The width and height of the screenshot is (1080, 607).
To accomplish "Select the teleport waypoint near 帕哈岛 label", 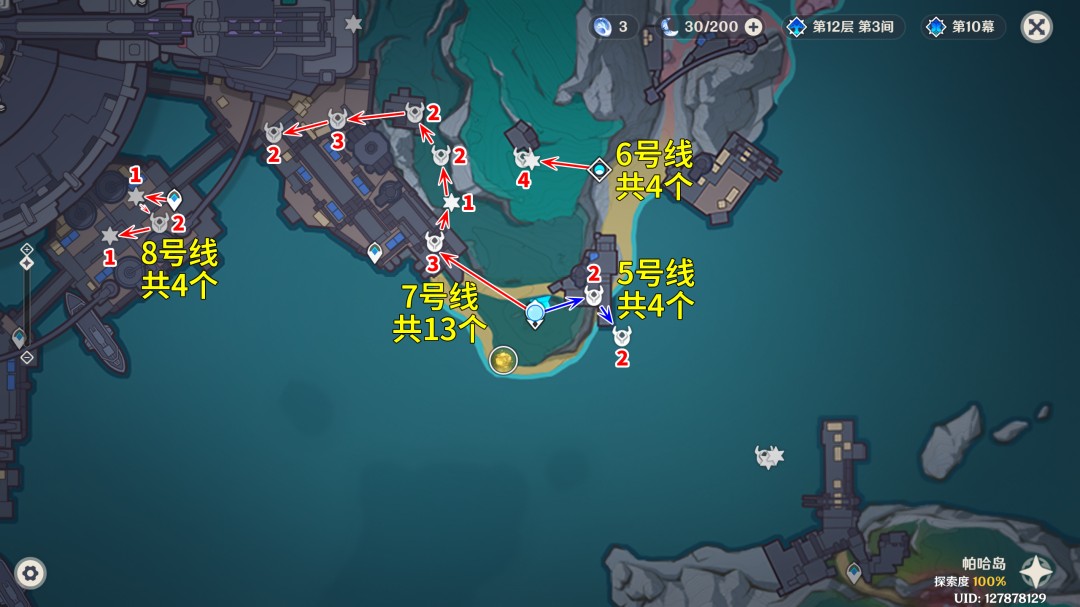I will pyautogui.click(x=854, y=572).
